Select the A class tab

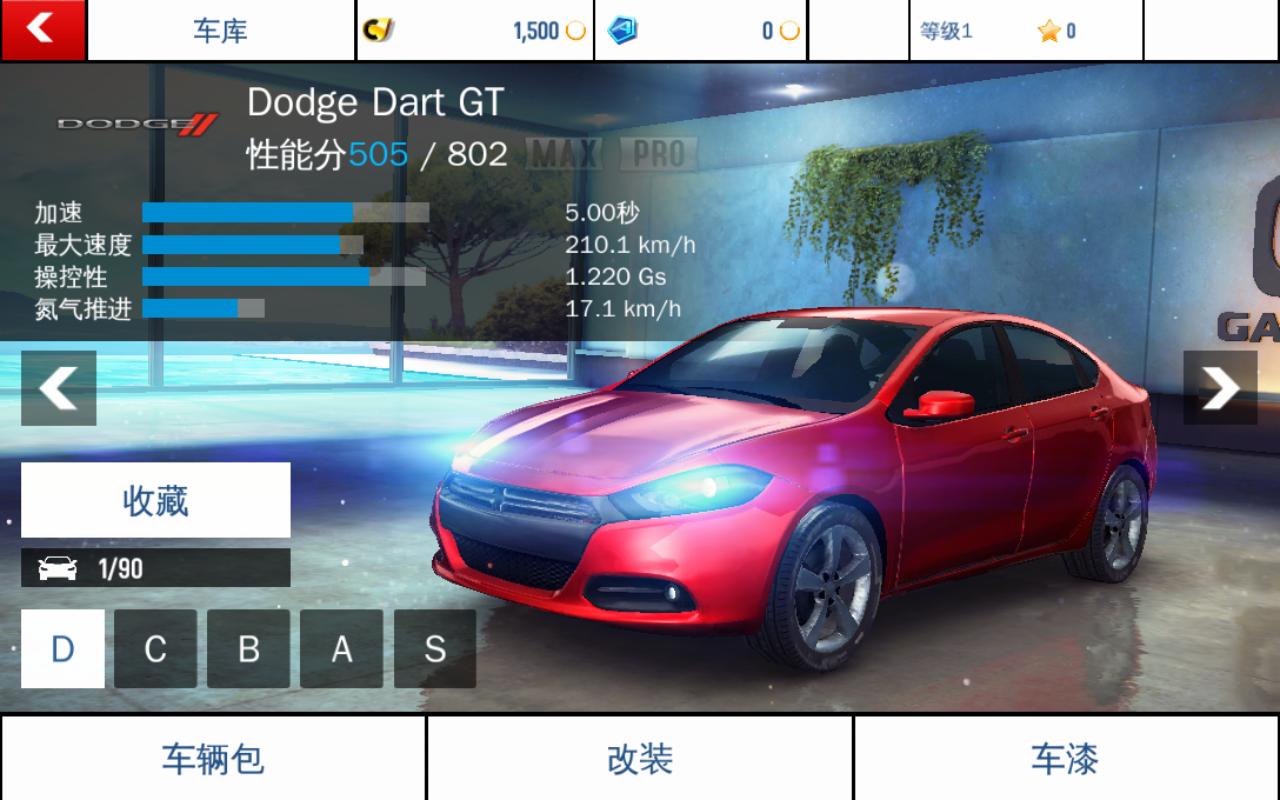(x=342, y=650)
